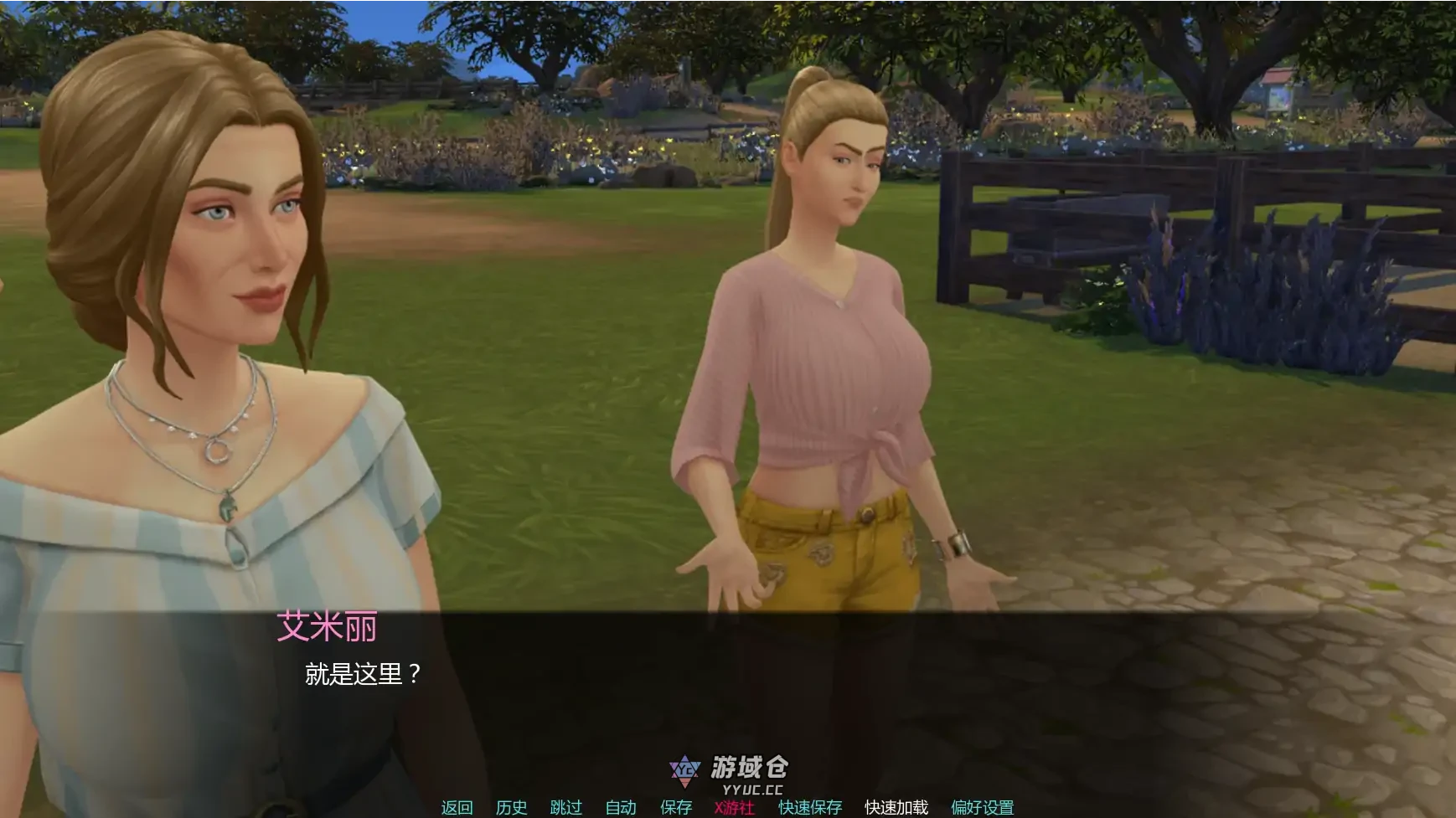Open 偏好设置 (Preferences)
The height and width of the screenshot is (818, 1456).
click(x=982, y=807)
